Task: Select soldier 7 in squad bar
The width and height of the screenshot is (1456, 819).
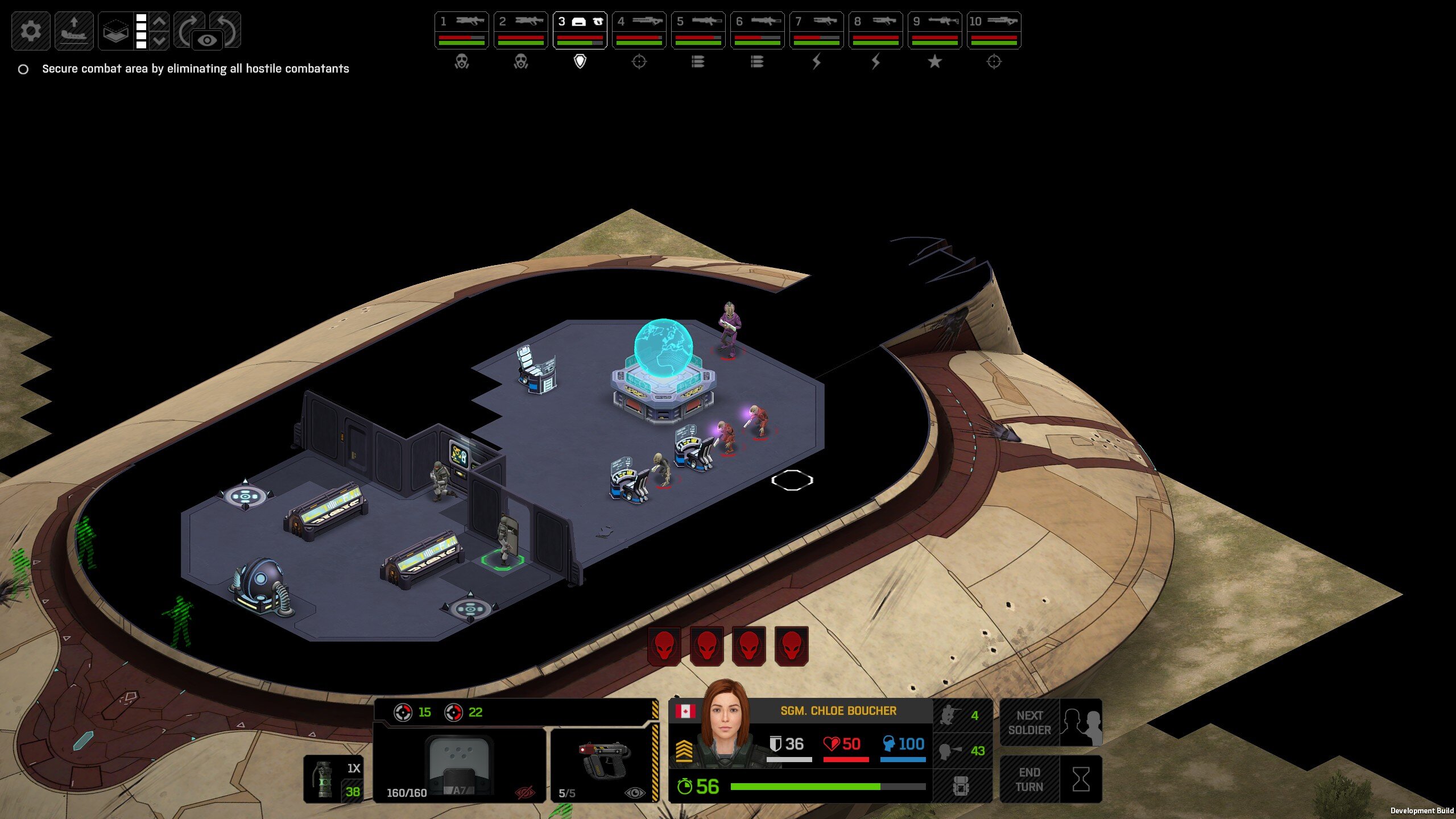Action: (816, 30)
